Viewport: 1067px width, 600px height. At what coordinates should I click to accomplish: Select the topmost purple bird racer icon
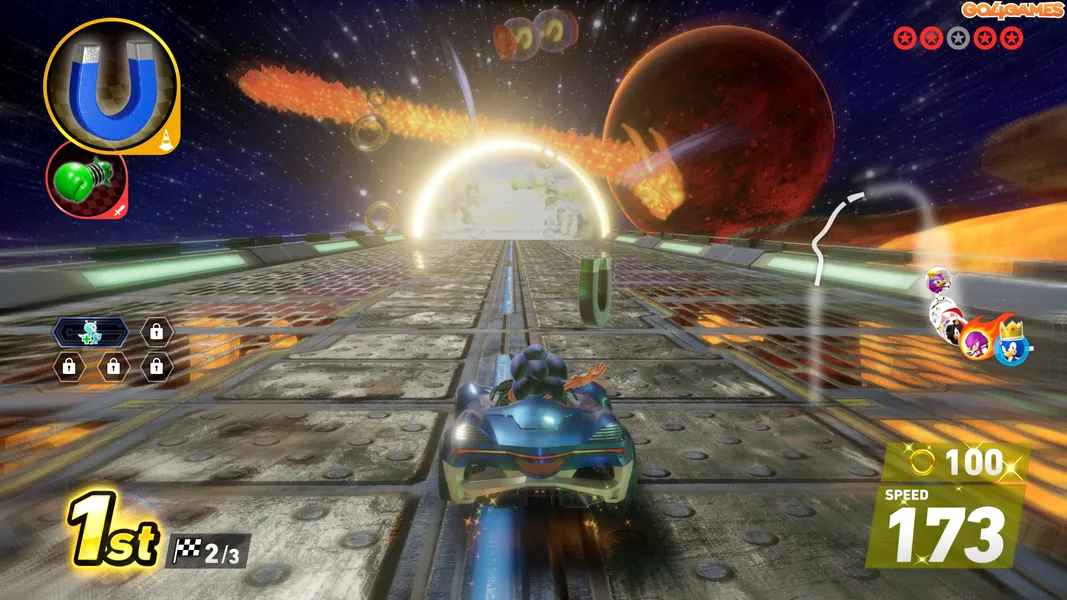pos(939,281)
